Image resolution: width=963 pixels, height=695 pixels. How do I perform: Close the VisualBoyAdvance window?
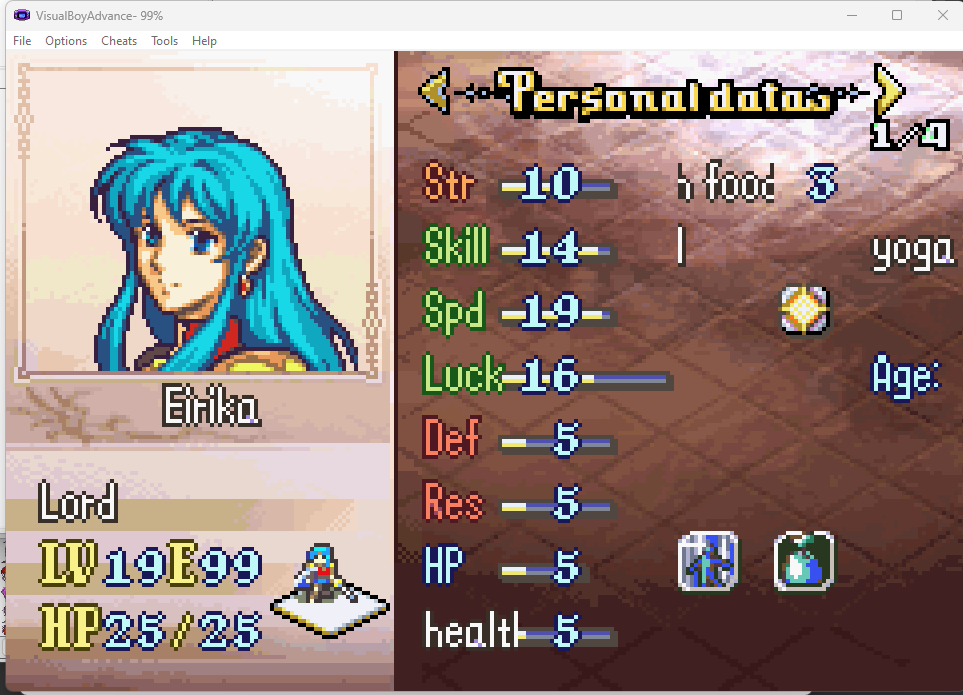click(x=942, y=15)
